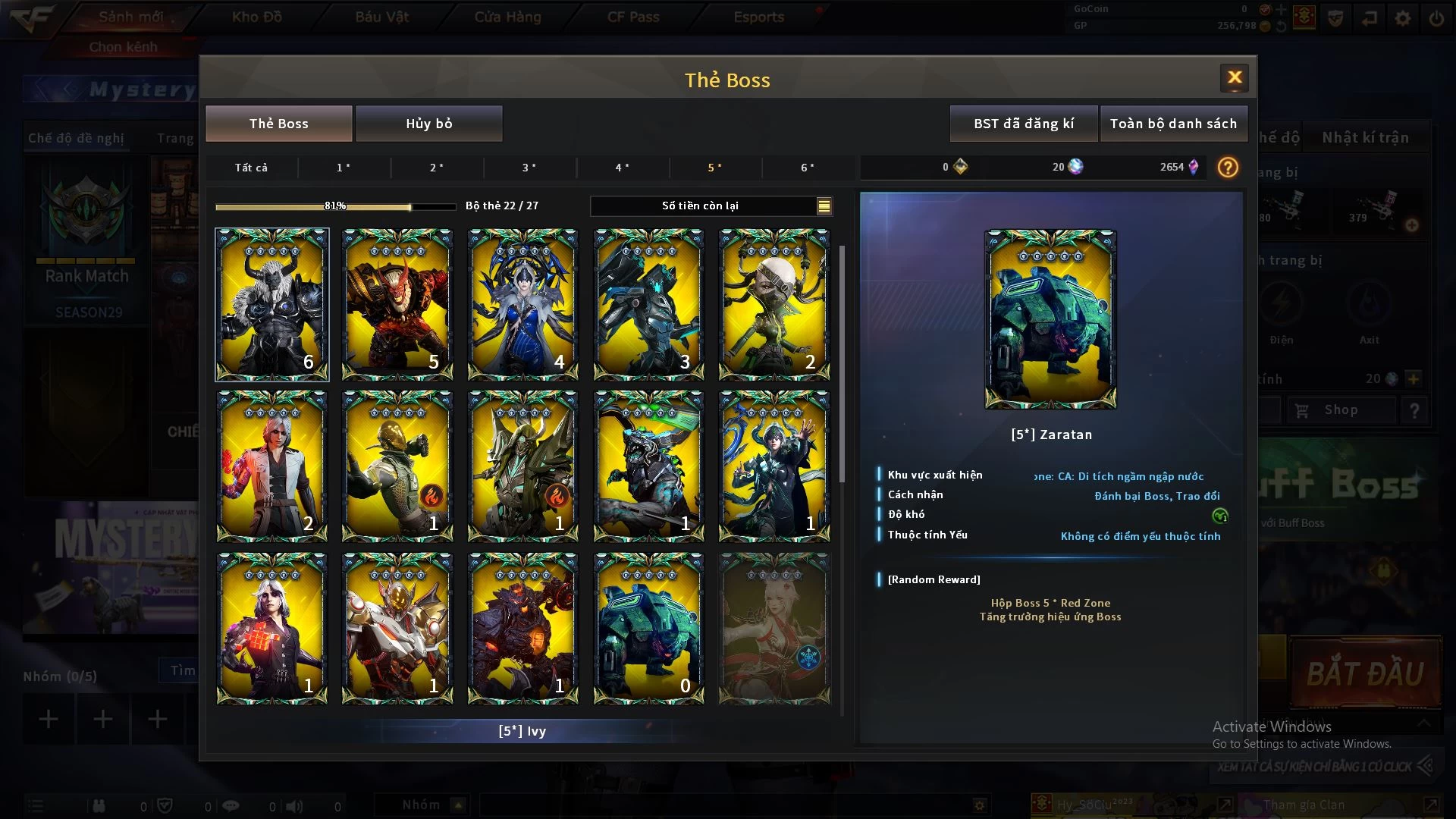
Task: Pick the lava golem boss card
Action: (522, 628)
